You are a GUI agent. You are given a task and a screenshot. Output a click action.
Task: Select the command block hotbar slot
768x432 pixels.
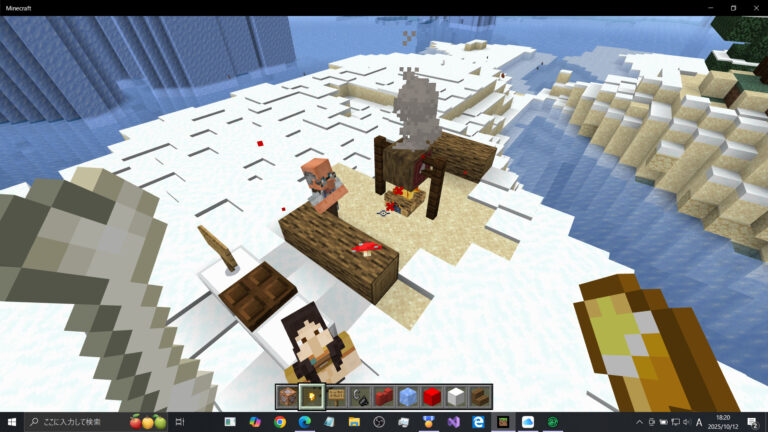pyautogui.click(x=287, y=397)
